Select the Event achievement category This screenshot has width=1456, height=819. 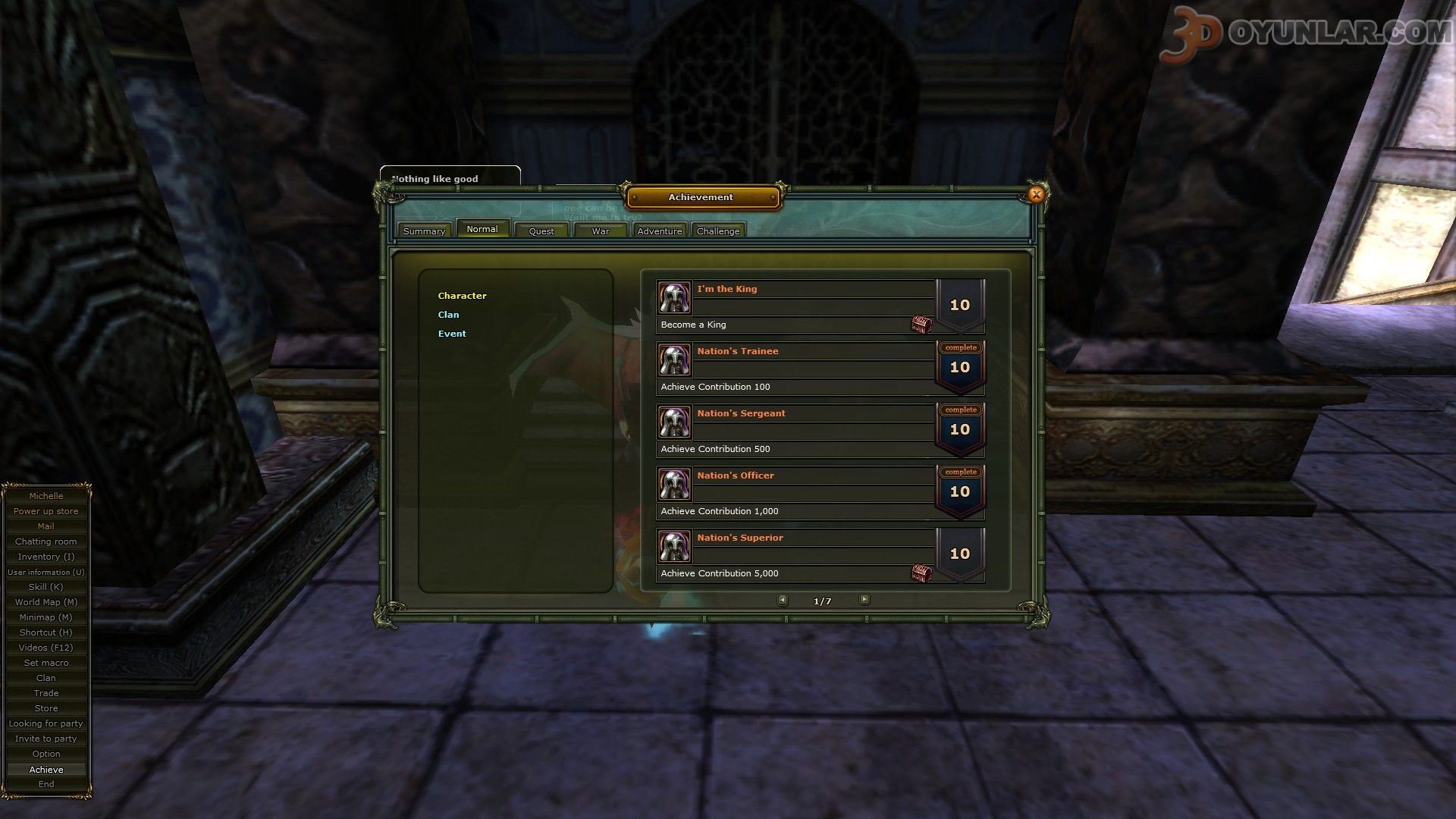click(x=452, y=334)
